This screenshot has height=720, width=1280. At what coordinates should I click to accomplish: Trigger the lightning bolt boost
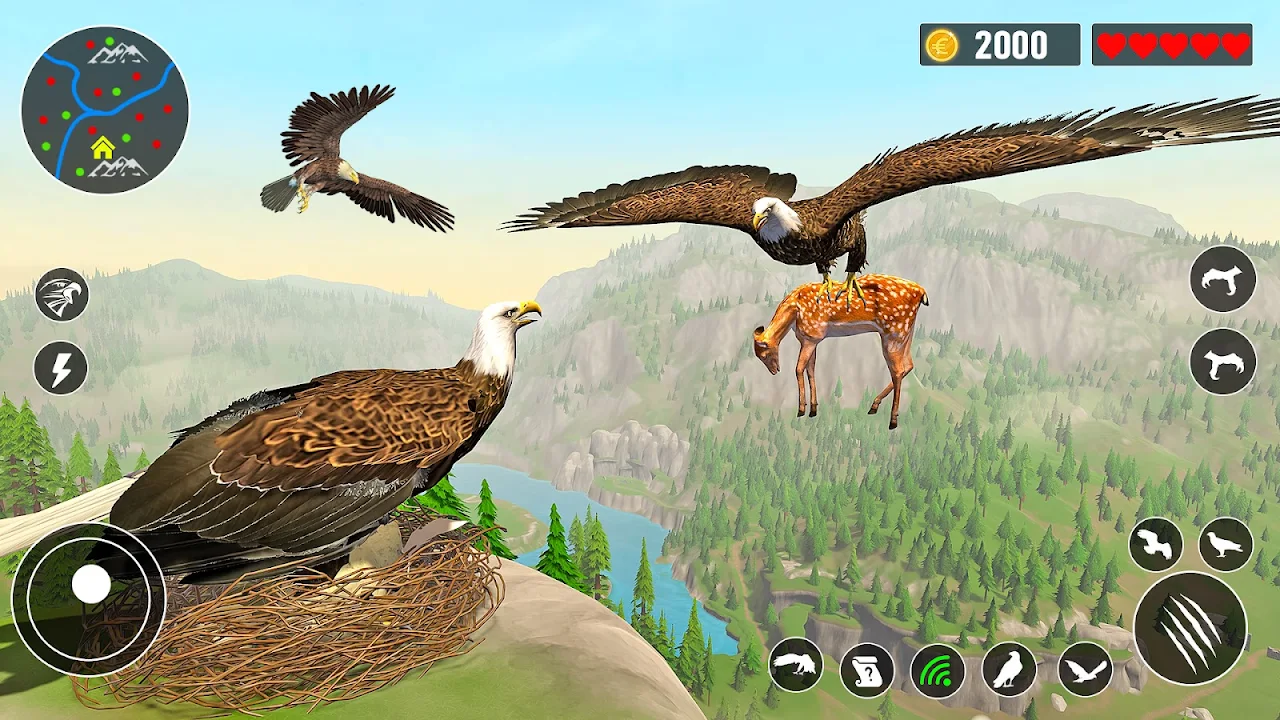pyautogui.click(x=61, y=368)
